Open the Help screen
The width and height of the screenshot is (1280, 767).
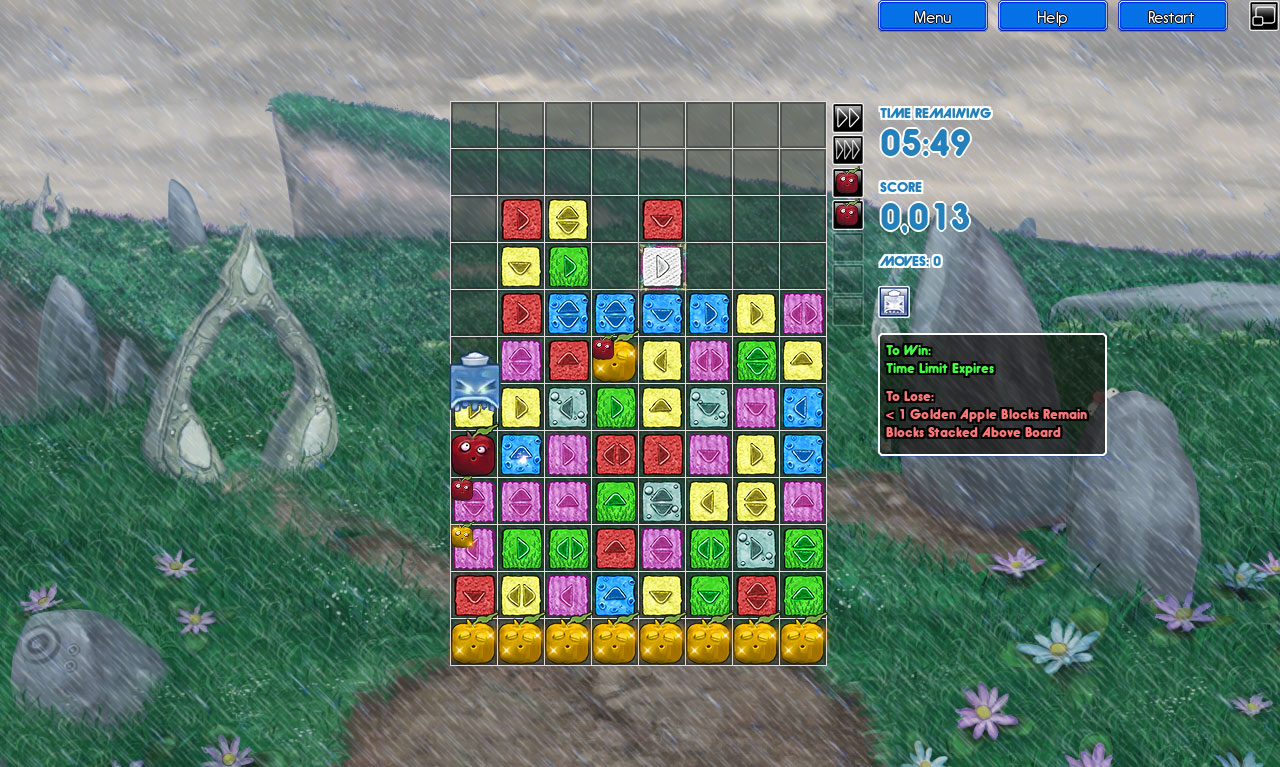click(x=1052, y=16)
